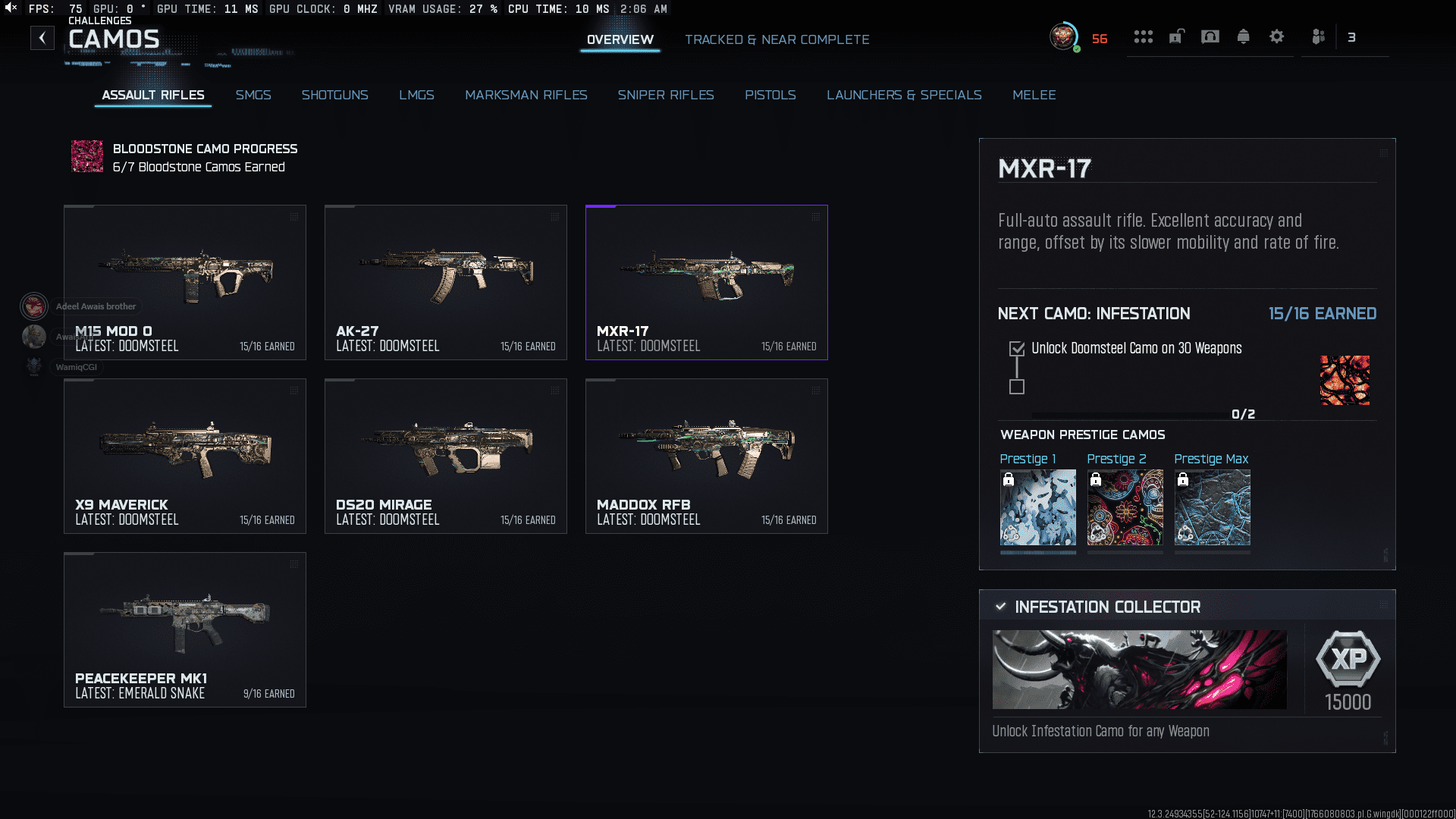The height and width of the screenshot is (819, 1456).
Task: View the Prestige 1 camo thumbnail
Action: 1037,507
